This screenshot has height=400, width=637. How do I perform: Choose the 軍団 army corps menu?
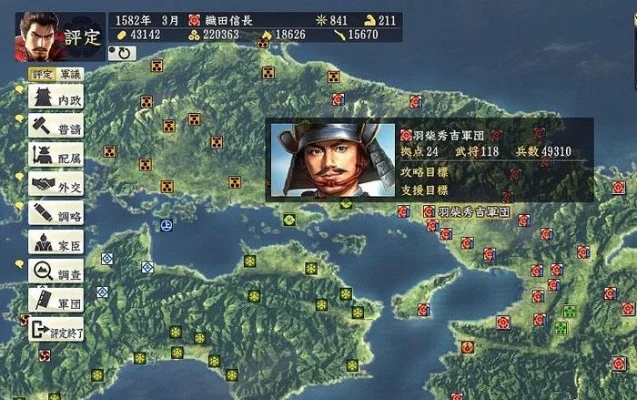pyautogui.click(x=56, y=299)
